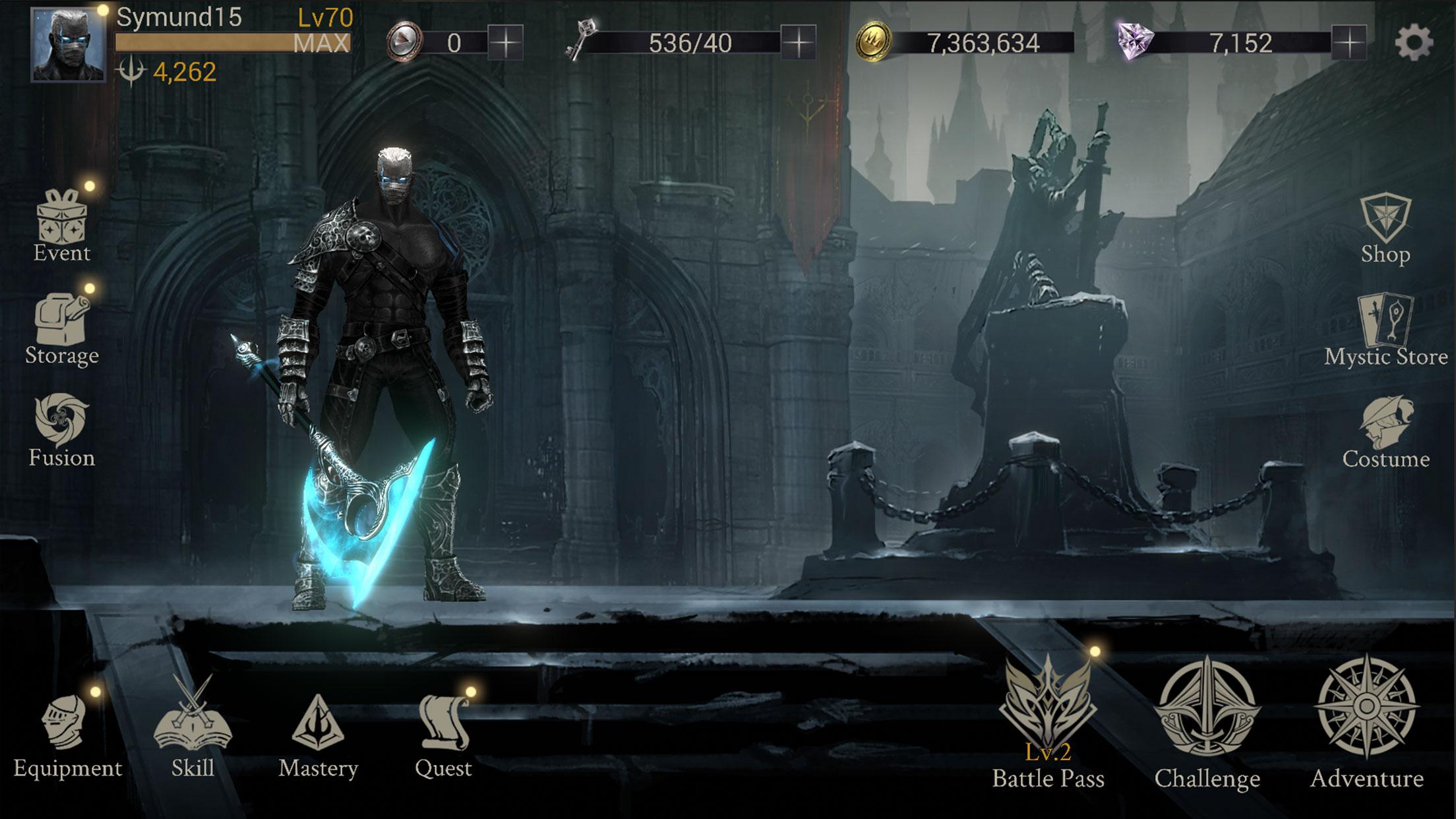1456x819 pixels.
Task: Open Symund15's profile via the avatar portrait
Action: (67, 44)
